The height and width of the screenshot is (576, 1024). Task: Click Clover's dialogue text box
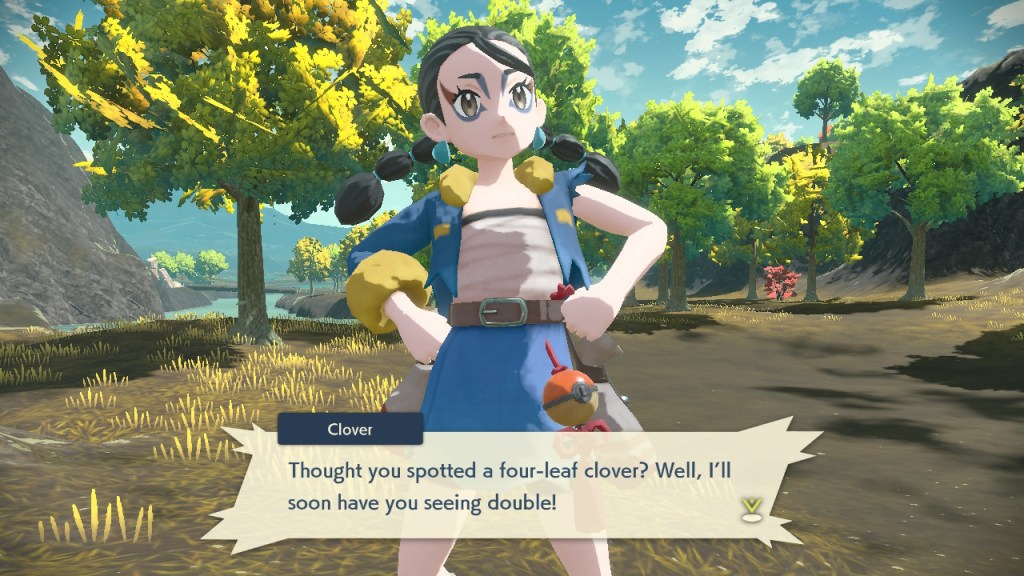[x=510, y=484]
